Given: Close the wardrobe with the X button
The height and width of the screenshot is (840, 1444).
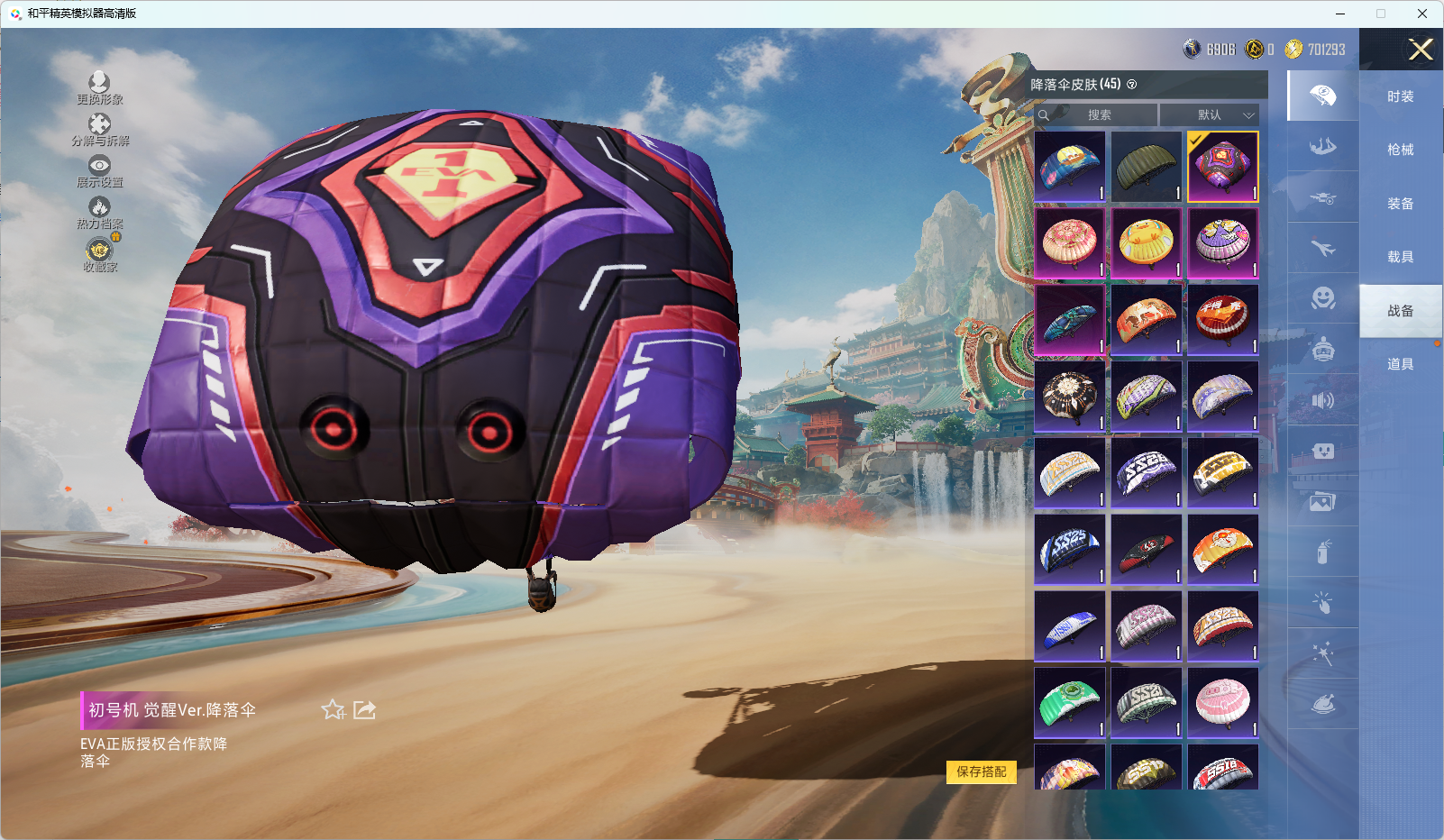Looking at the screenshot, I should [x=1421, y=50].
